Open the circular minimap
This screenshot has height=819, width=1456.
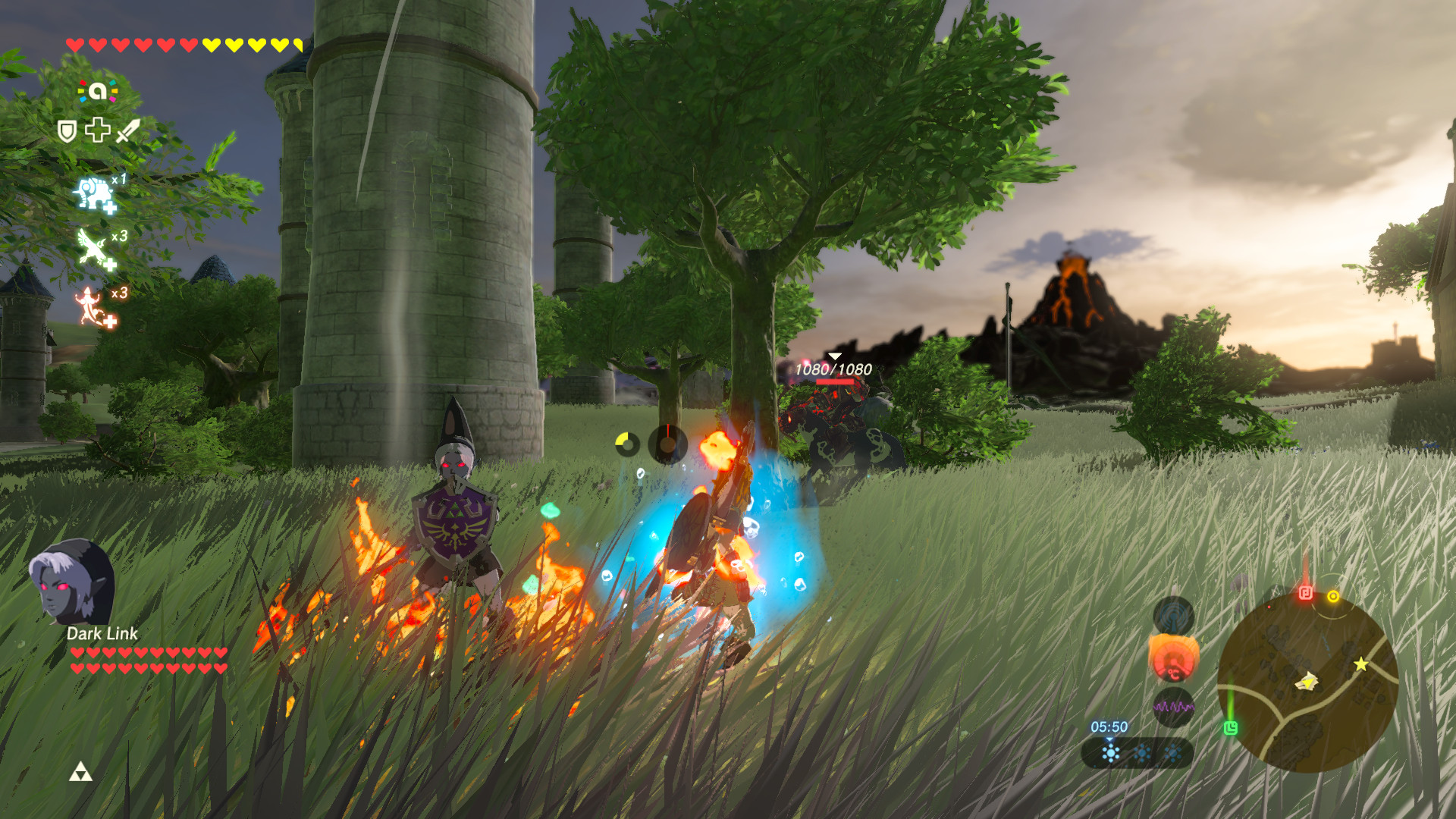pyautogui.click(x=1307, y=682)
